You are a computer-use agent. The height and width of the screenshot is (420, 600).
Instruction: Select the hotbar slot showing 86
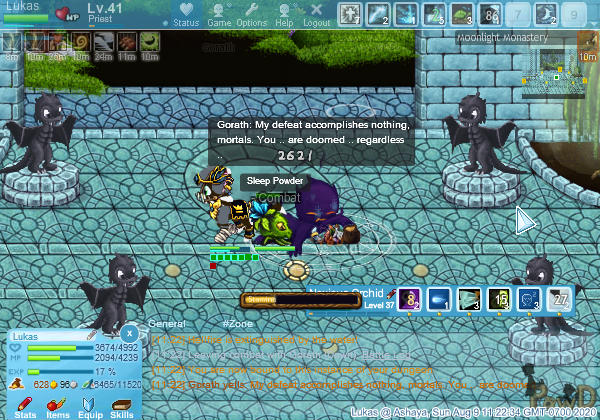point(492,15)
